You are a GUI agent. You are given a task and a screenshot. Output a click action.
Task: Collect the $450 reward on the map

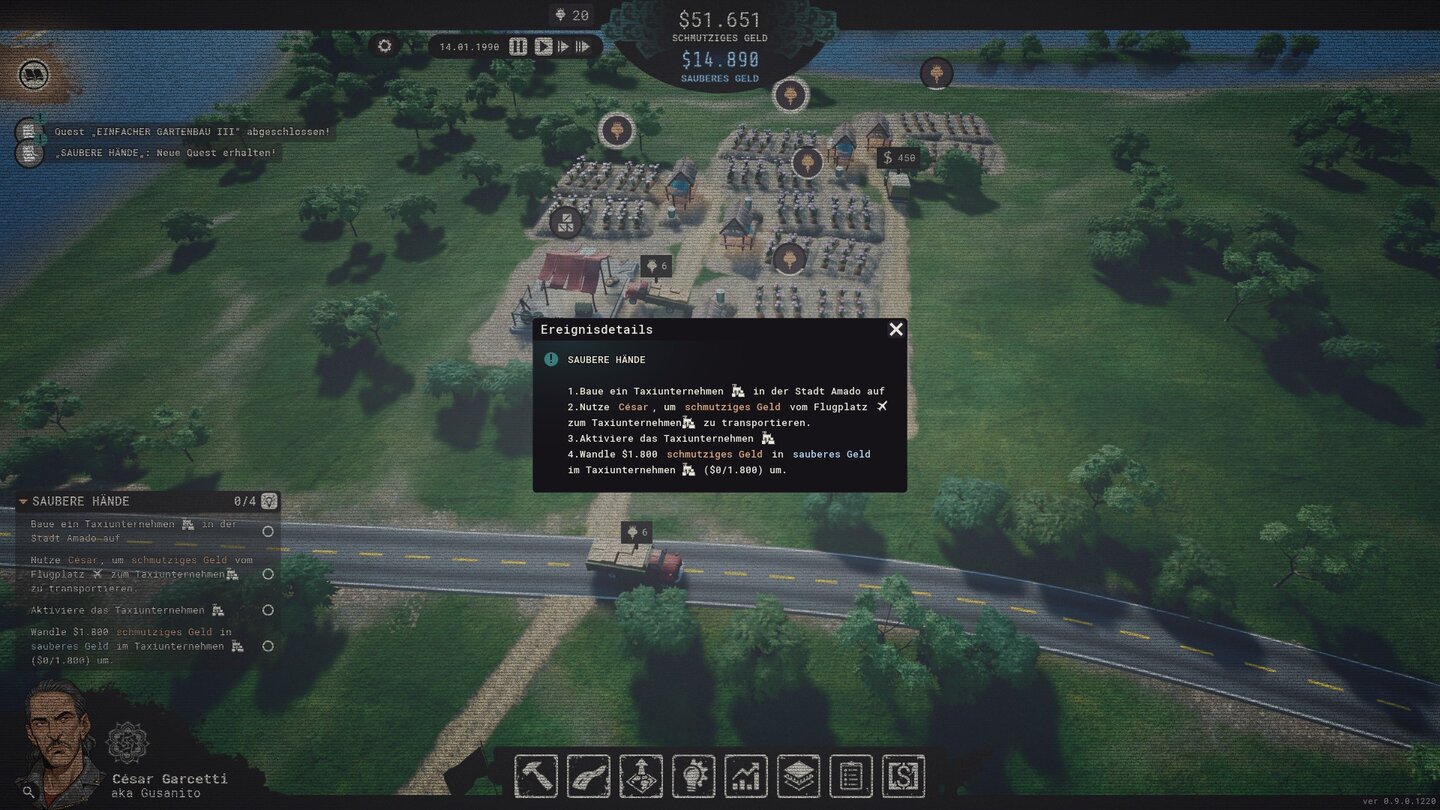coord(897,158)
